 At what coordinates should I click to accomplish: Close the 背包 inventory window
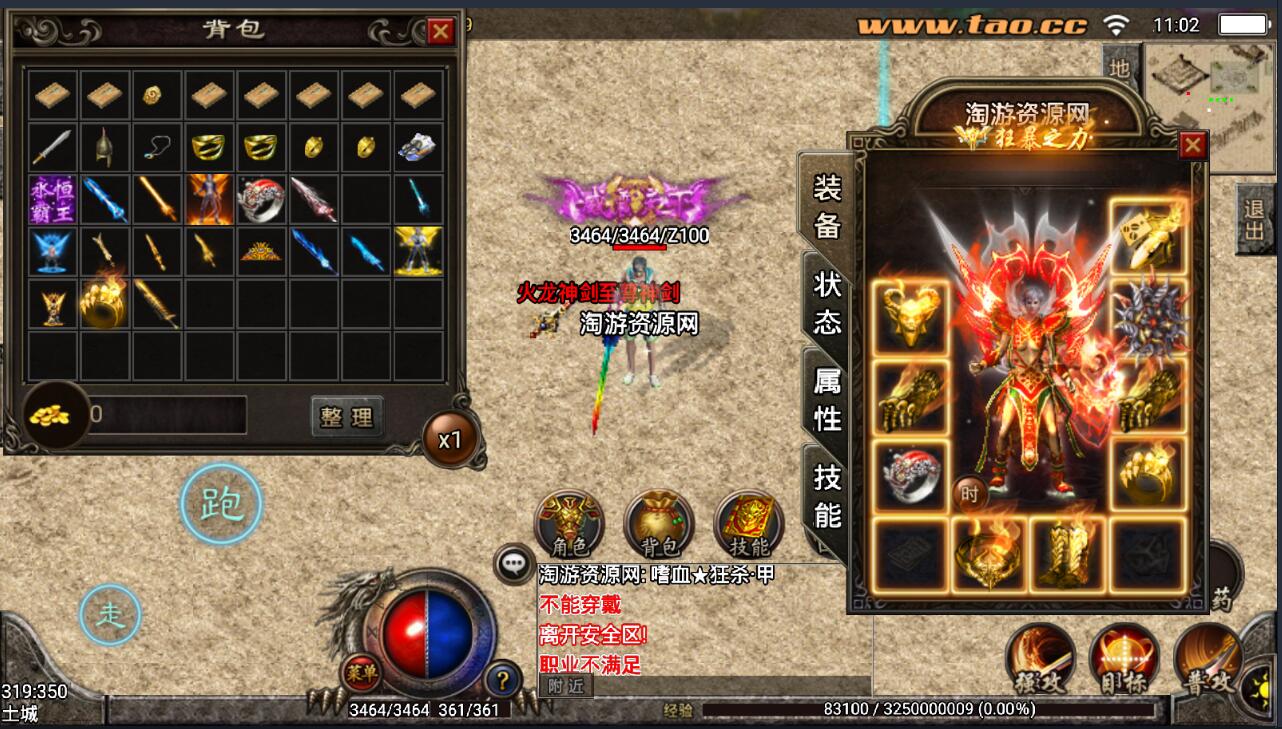pyautogui.click(x=440, y=32)
